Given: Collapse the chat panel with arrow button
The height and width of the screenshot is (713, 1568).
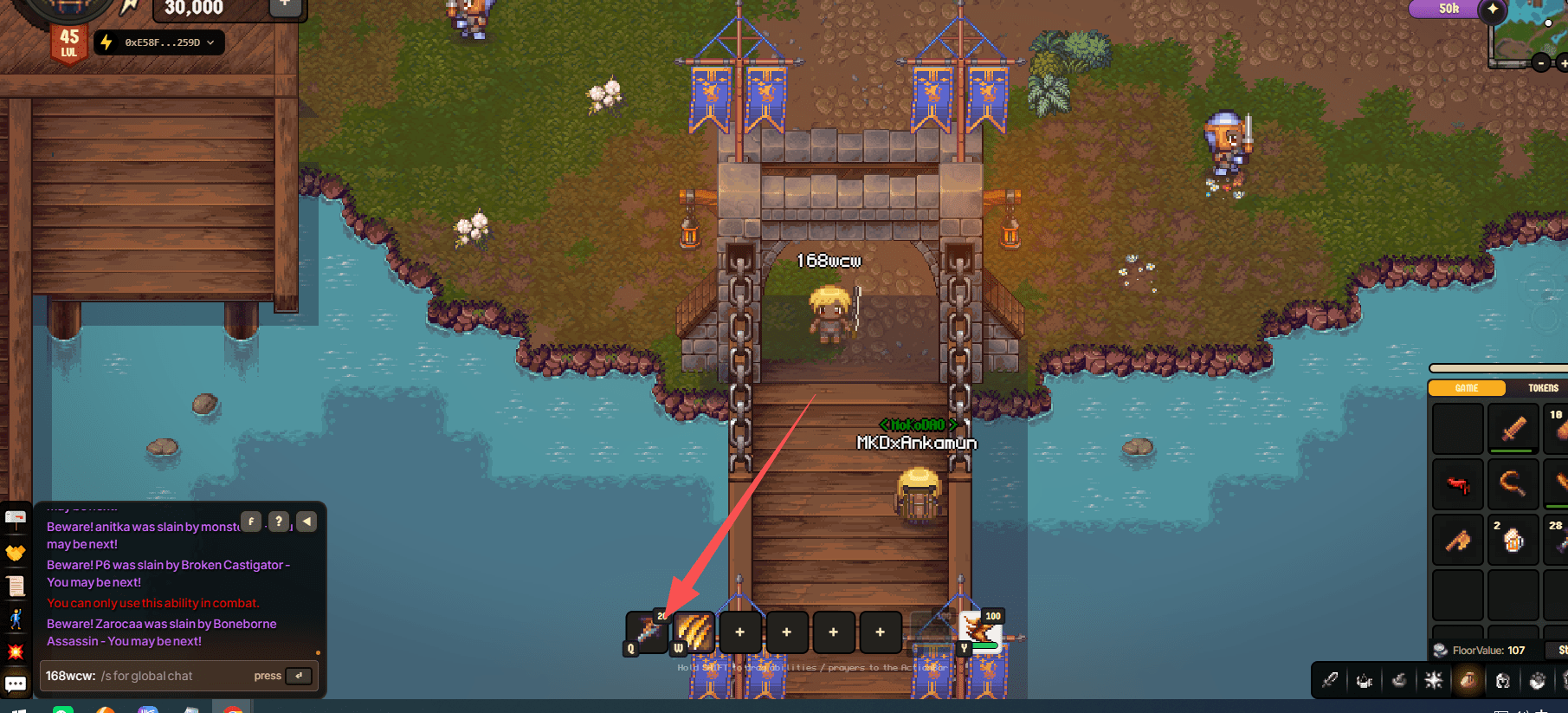Looking at the screenshot, I should click(x=307, y=522).
